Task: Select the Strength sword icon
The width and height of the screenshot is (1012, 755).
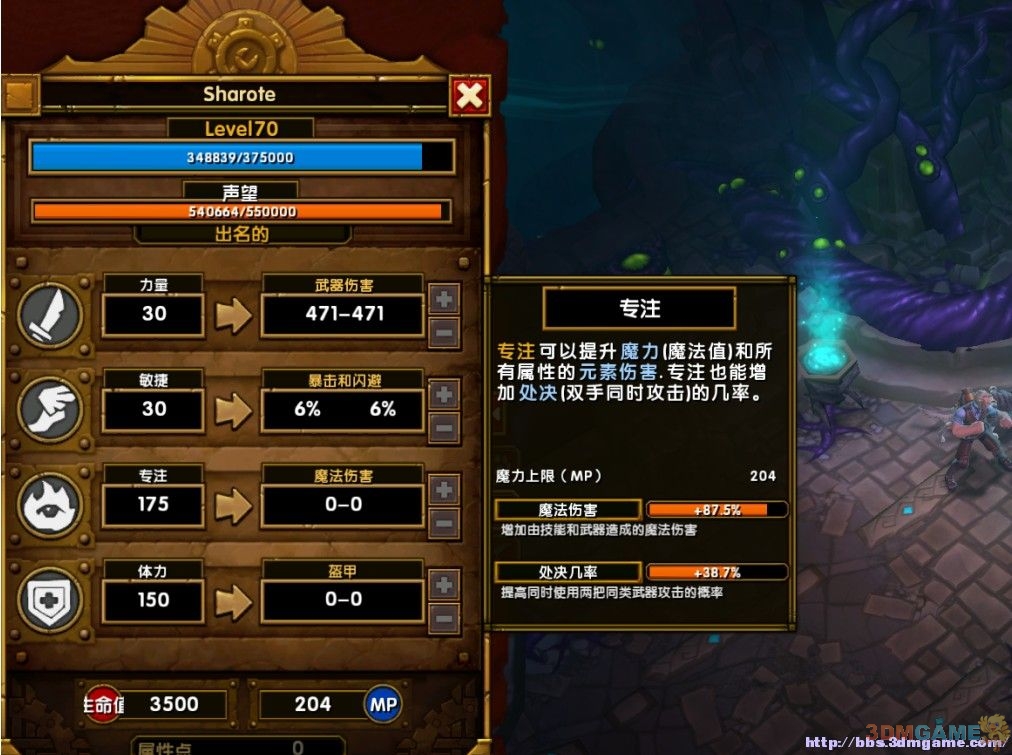Action: click(x=49, y=315)
